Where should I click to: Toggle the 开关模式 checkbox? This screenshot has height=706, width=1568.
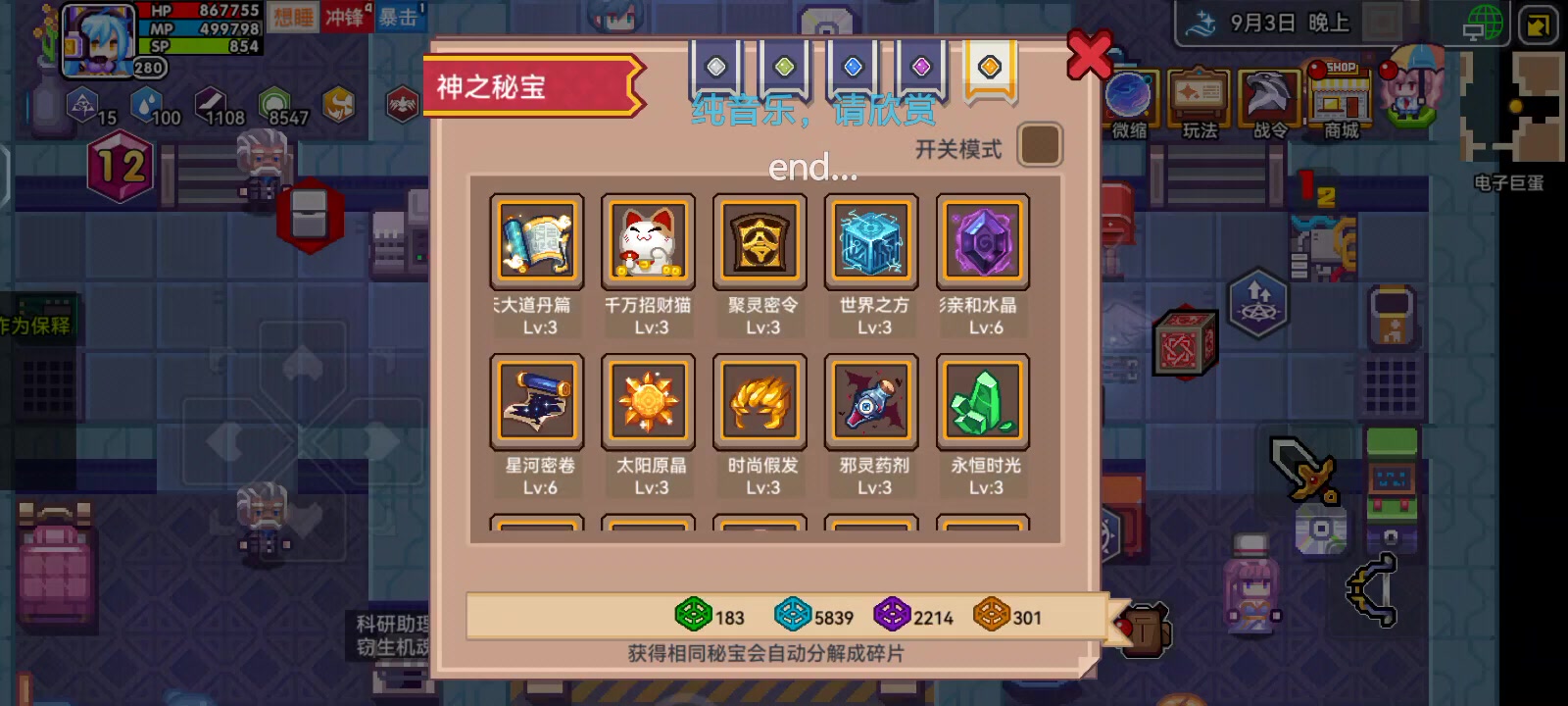pos(1040,145)
